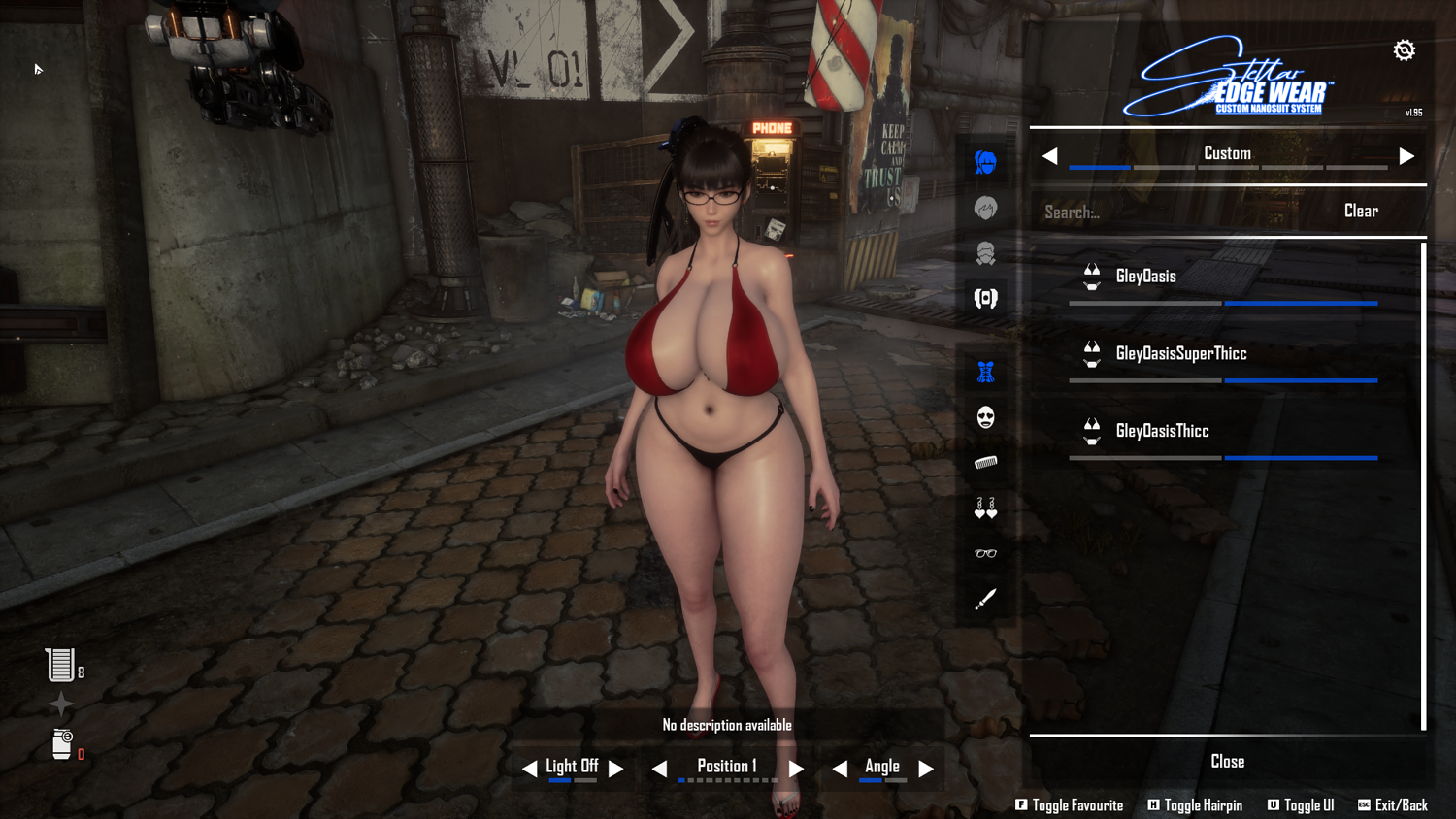Open the gear settings icon
1456x819 pixels.
pyautogui.click(x=1404, y=50)
